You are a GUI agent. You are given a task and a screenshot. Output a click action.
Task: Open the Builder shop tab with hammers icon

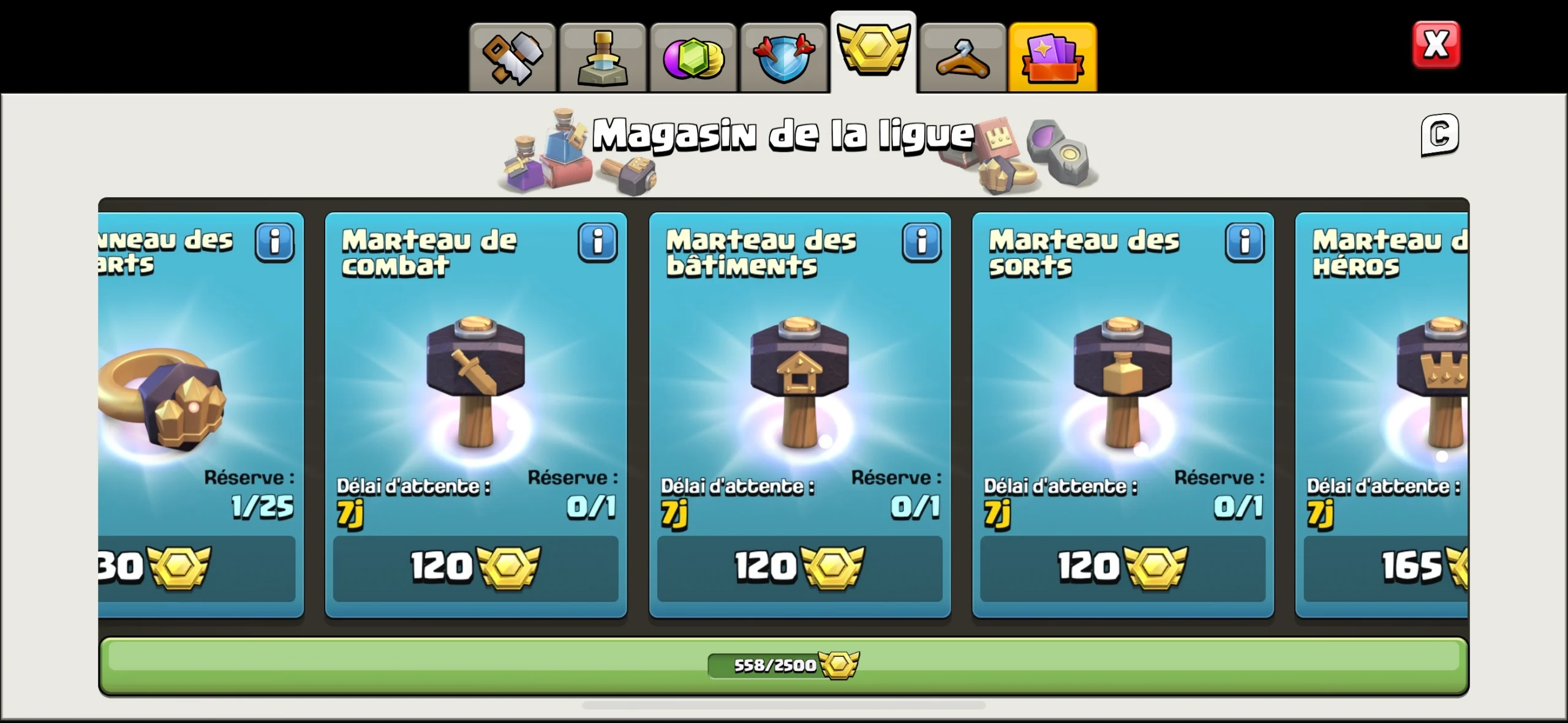coord(512,56)
